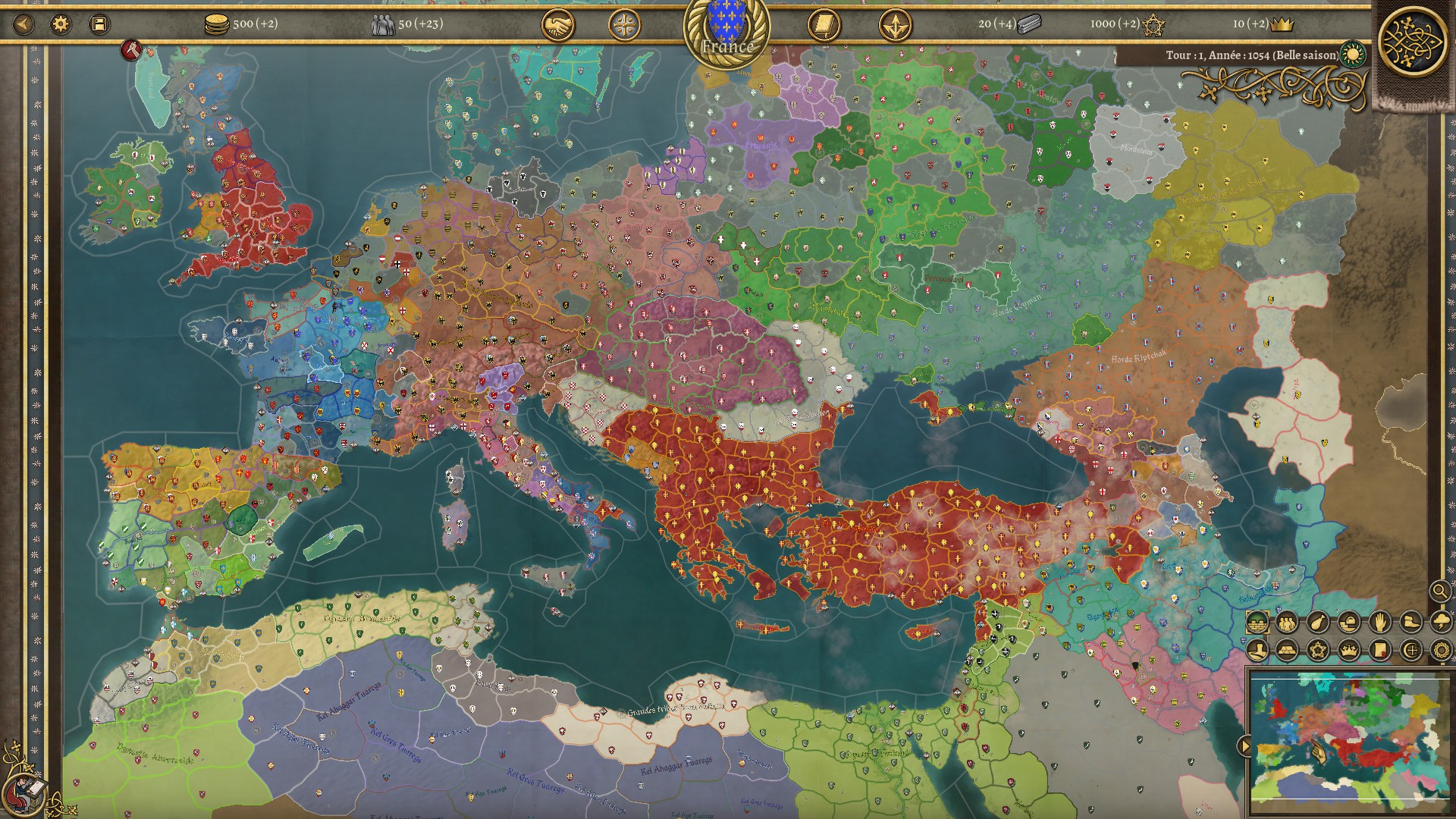1456x819 pixels.
Task: Open the book journal icon
Action: (x=824, y=26)
